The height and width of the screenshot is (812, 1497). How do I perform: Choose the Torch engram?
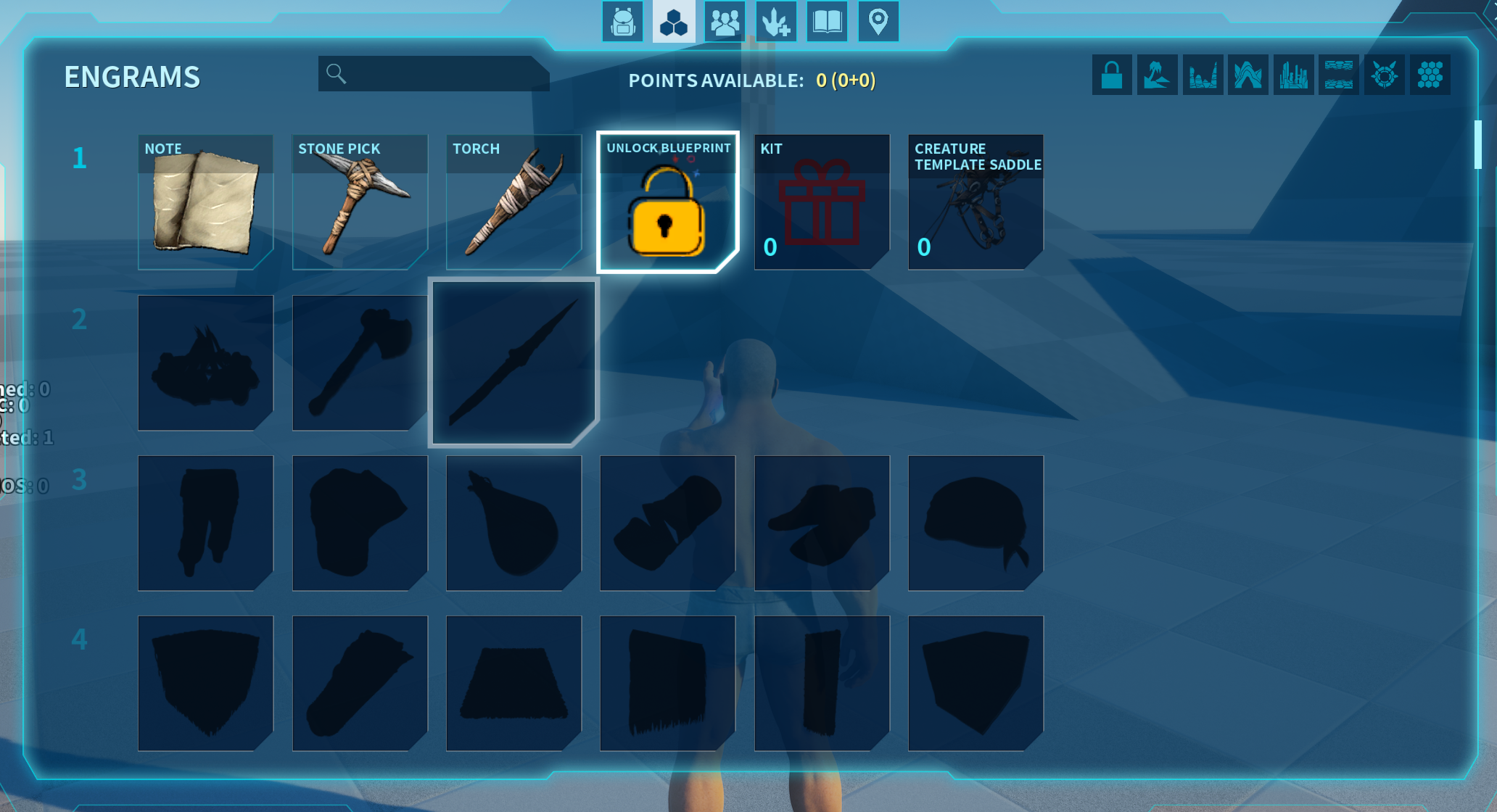pyautogui.click(x=514, y=202)
